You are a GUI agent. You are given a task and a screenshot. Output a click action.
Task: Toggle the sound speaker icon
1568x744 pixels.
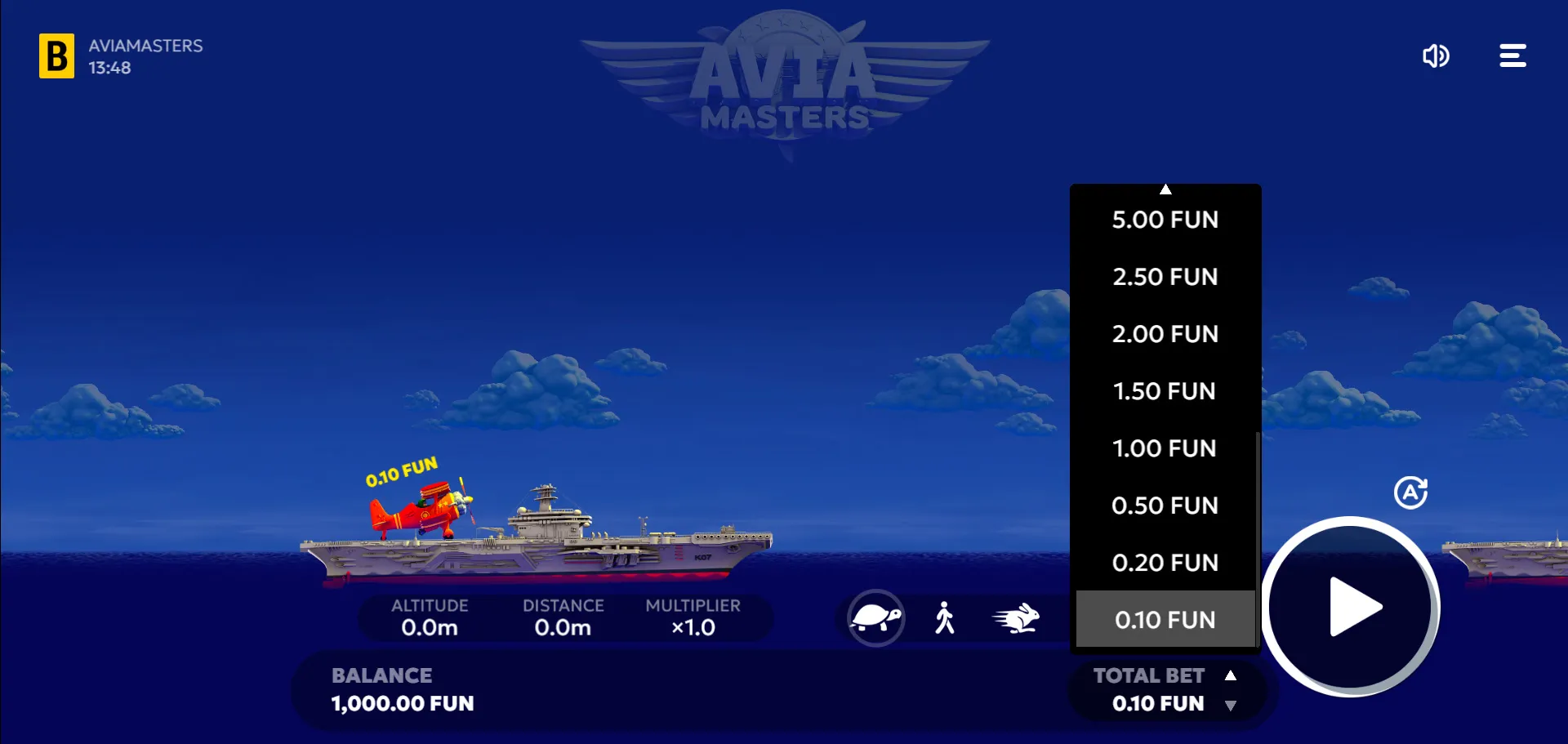tap(1435, 56)
